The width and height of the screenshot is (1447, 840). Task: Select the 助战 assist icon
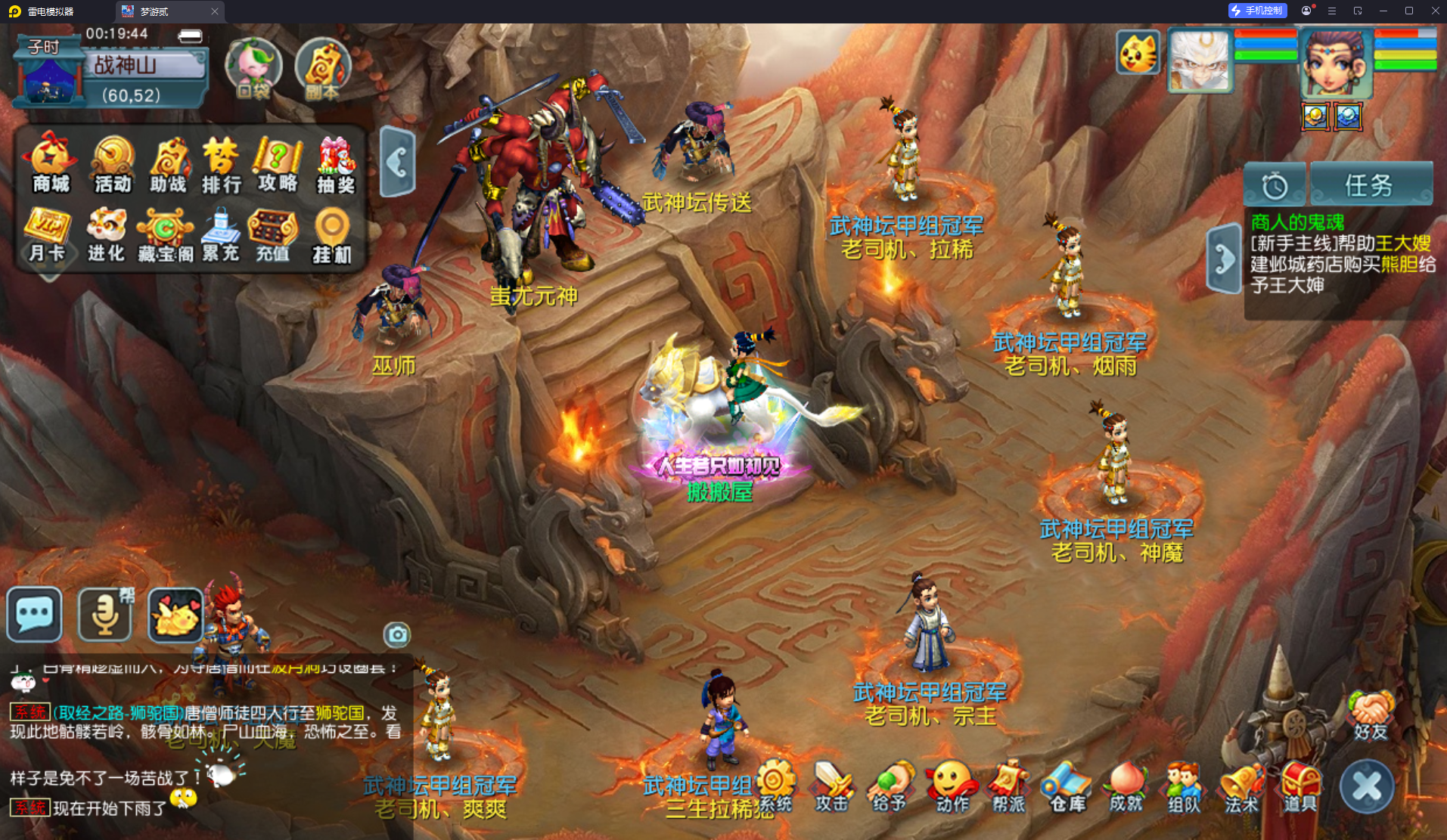[x=168, y=163]
